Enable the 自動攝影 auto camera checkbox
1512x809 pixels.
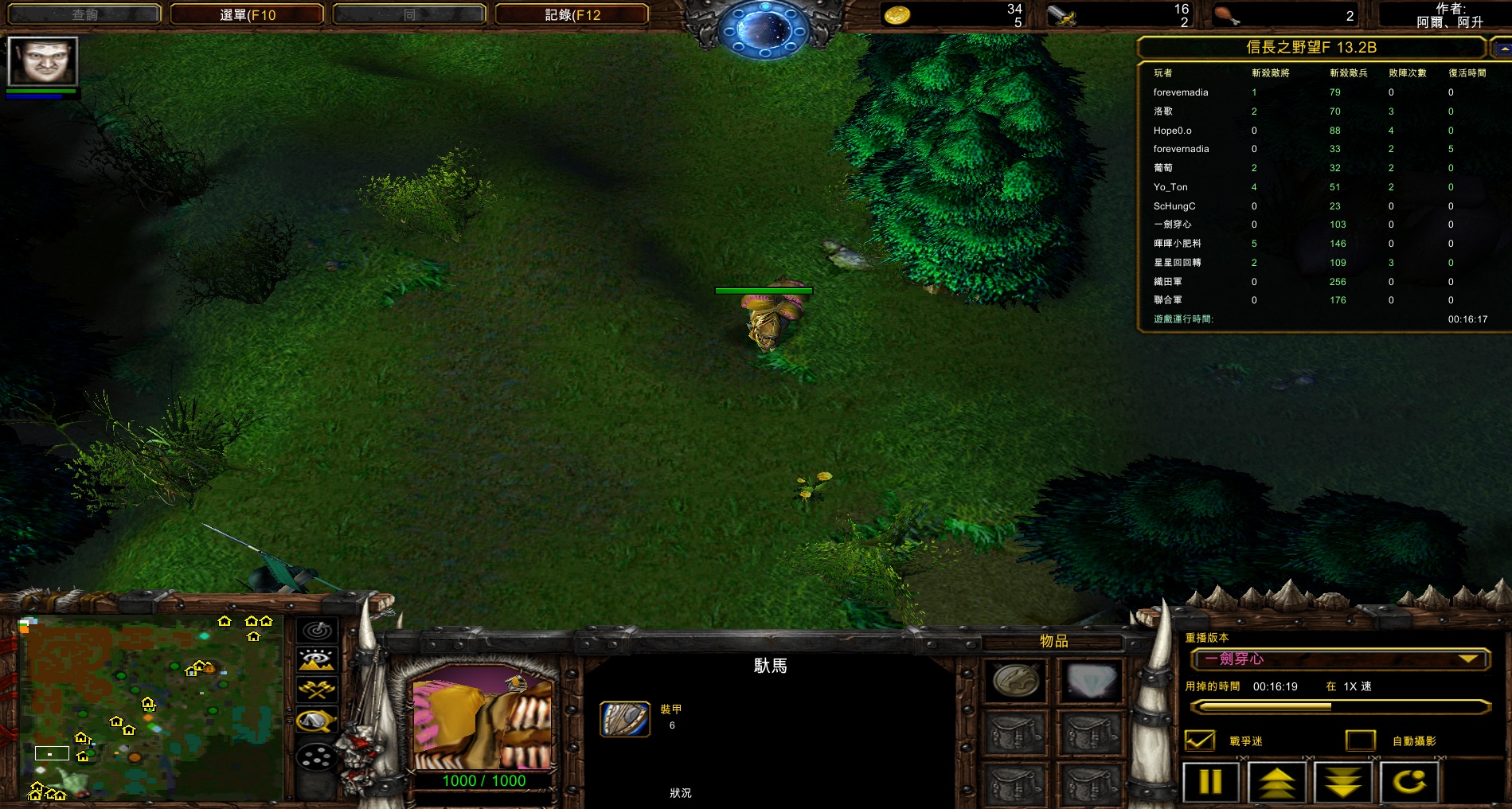pyautogui.click(x=1360, y=741)
